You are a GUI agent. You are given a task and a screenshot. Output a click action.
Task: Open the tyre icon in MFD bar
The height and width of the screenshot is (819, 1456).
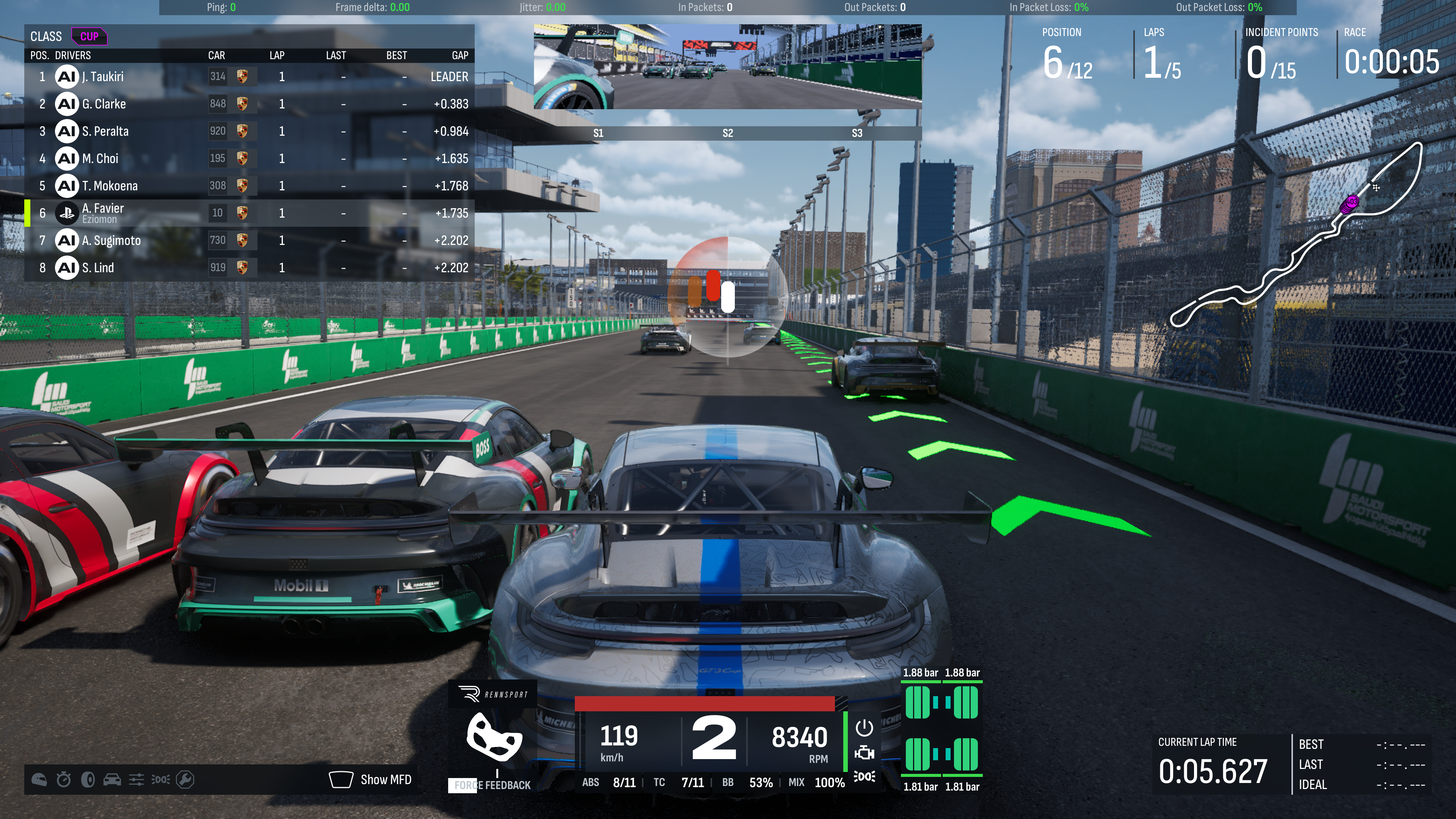pyautogui.click(x=88, y=780)
